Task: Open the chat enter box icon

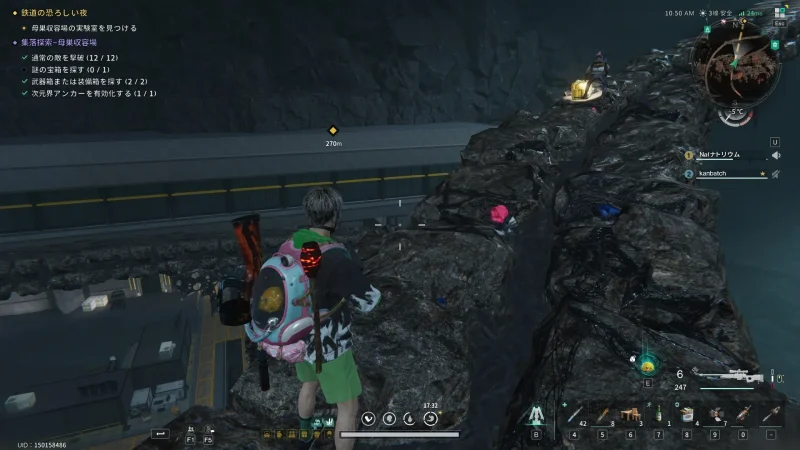Action: [159, 434]
